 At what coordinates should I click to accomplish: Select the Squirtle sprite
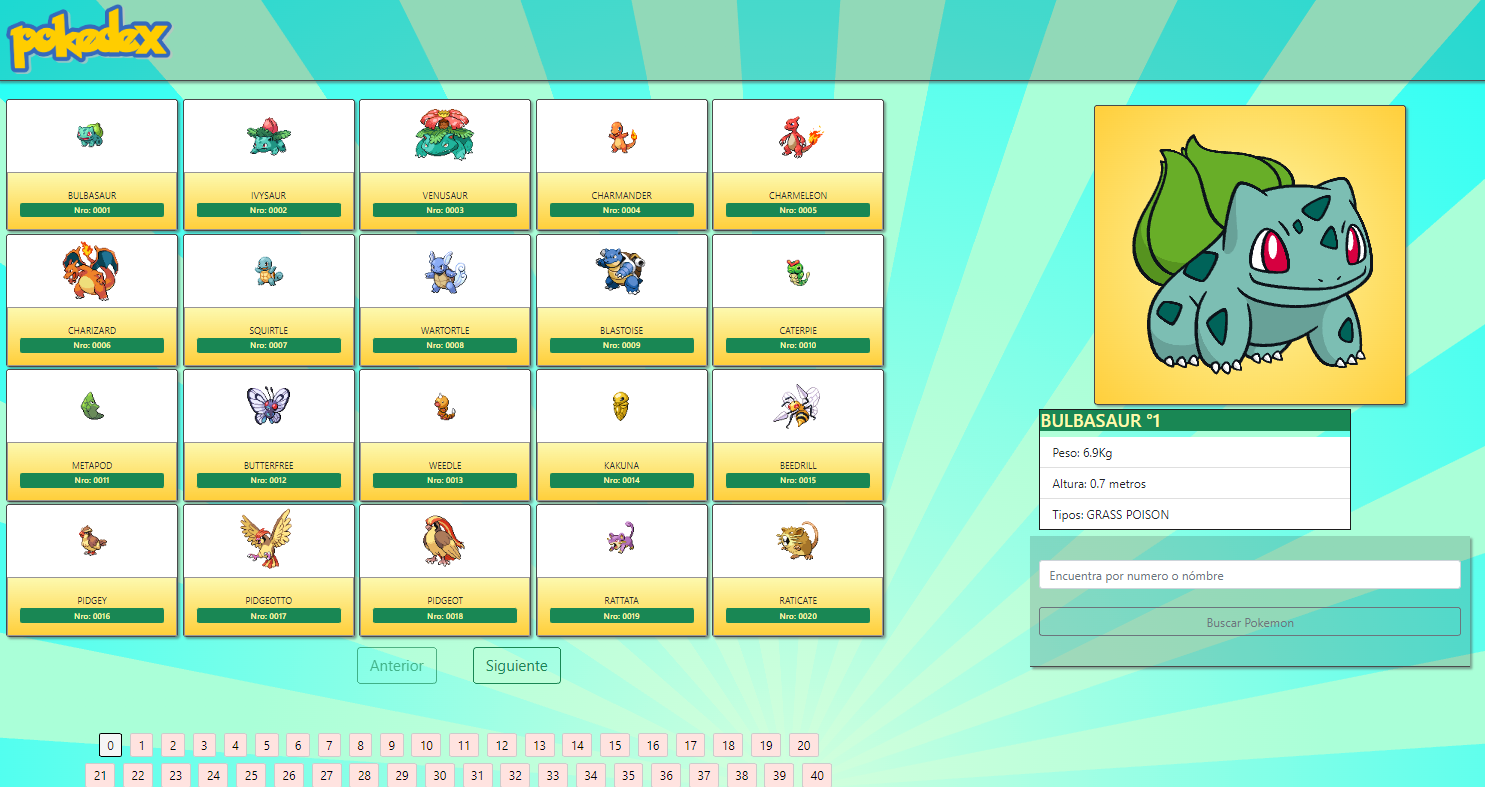pyautogui.click(x=268, y=271)
